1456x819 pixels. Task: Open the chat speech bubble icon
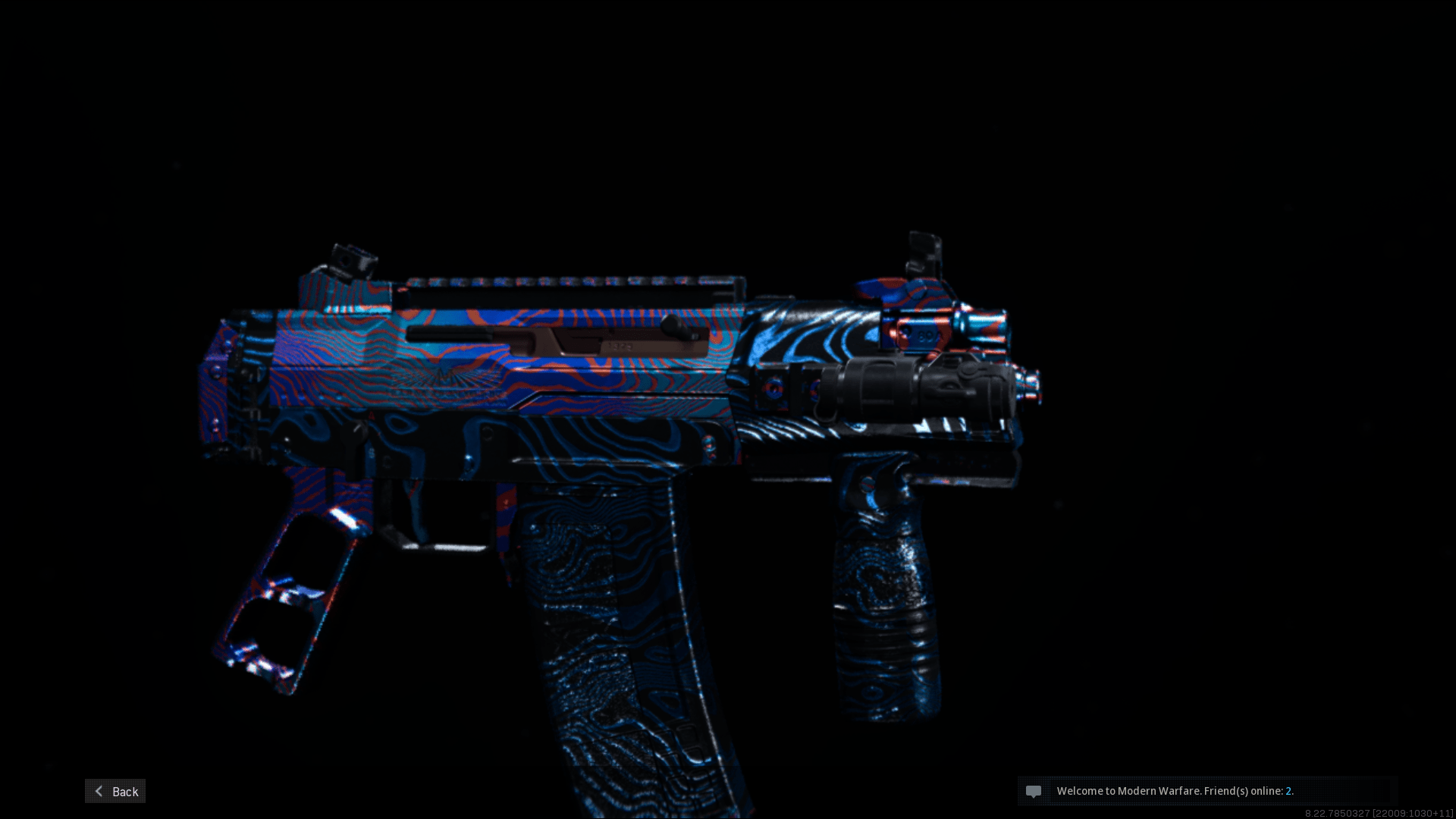[x=1034, y=791]
